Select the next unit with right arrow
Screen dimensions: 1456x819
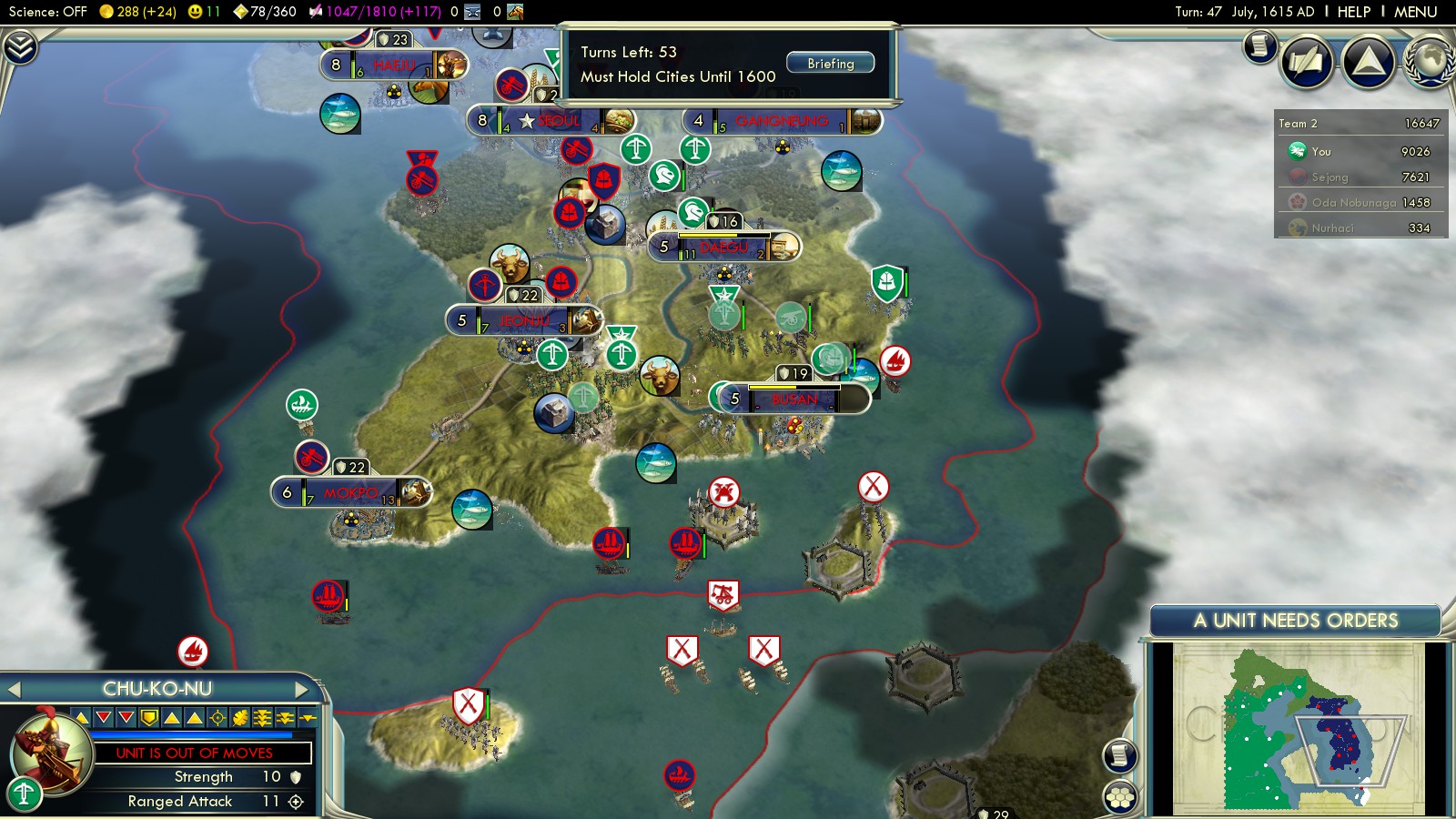click(x=302, y=690)
